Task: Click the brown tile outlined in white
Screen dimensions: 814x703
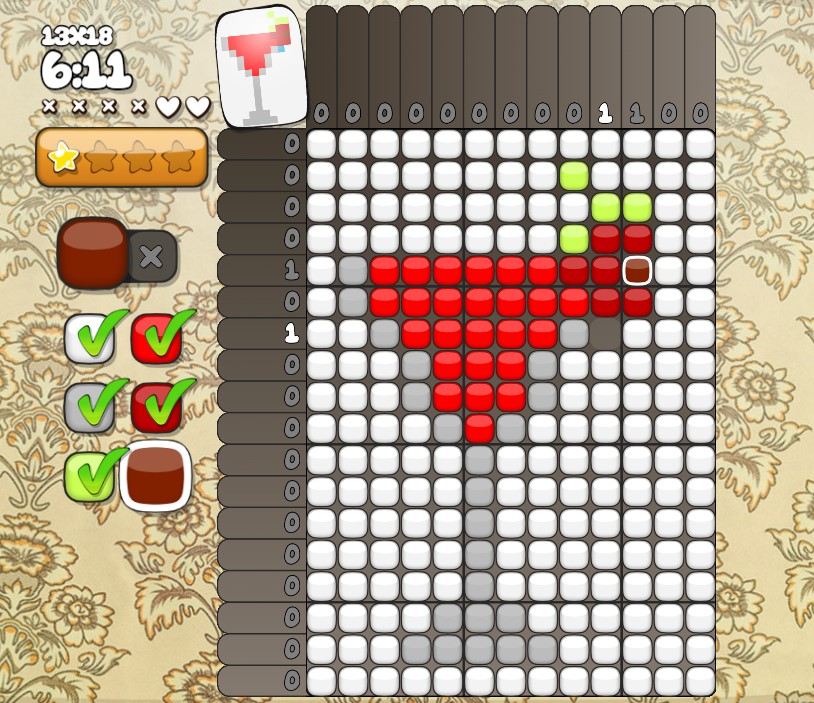Action: tap(637, 270)
